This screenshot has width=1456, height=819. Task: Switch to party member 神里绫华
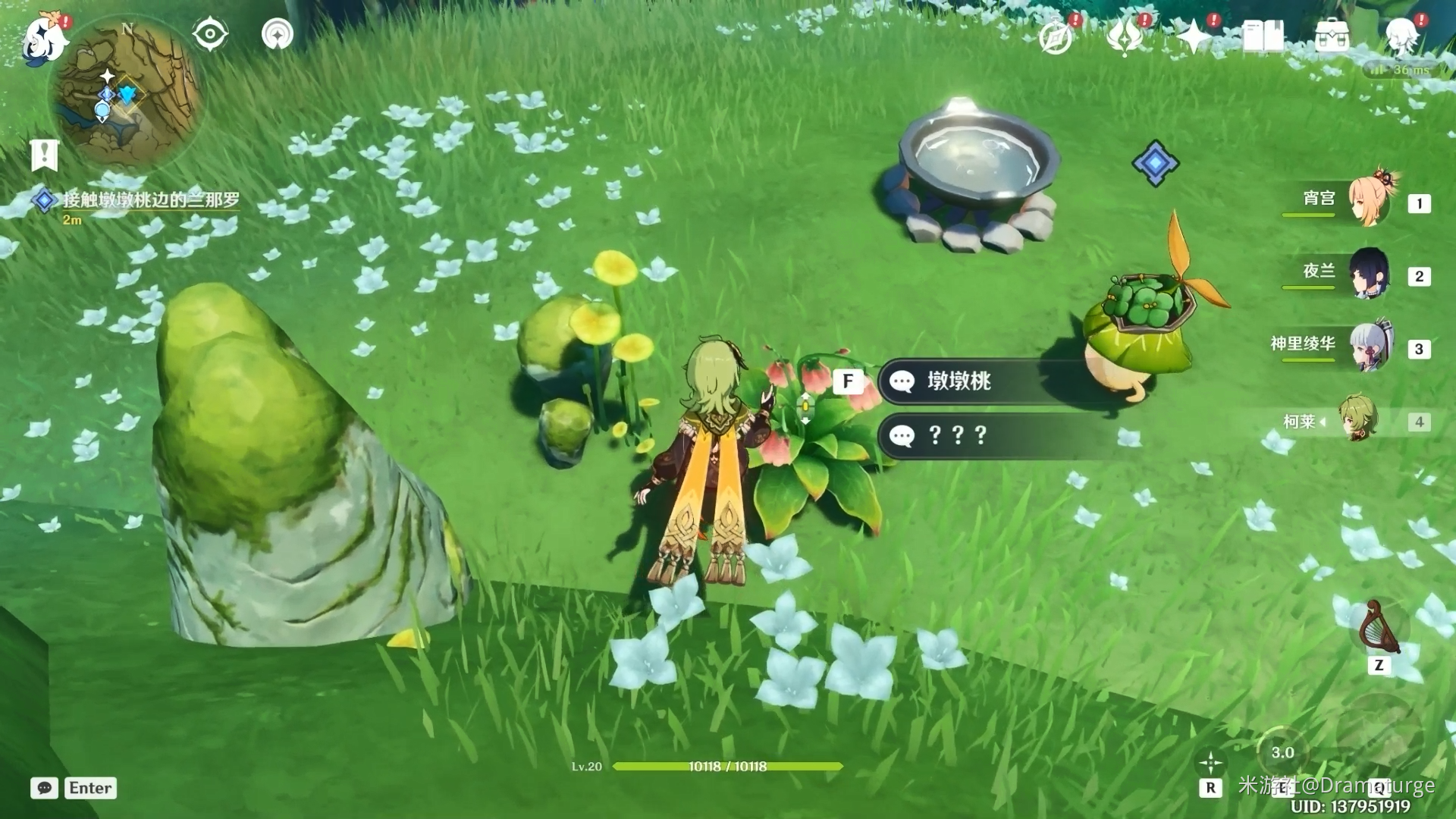pyautogui.click(x=1369, y=347)
